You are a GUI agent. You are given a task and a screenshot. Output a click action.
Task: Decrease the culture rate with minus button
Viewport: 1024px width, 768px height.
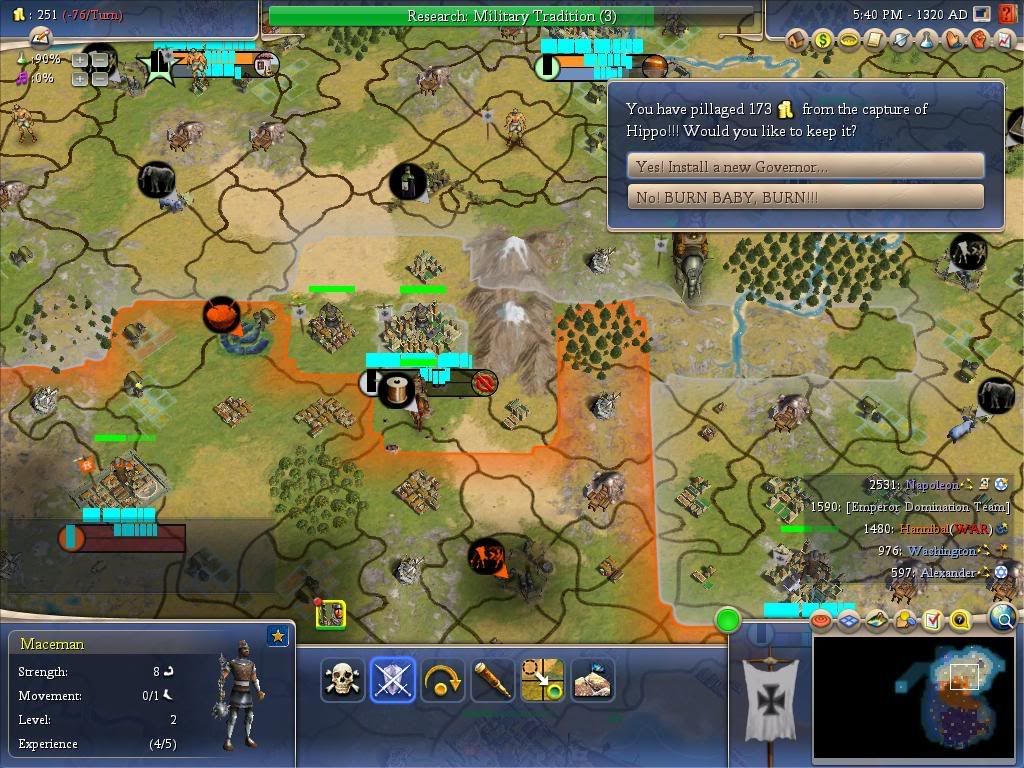[100, 78]
